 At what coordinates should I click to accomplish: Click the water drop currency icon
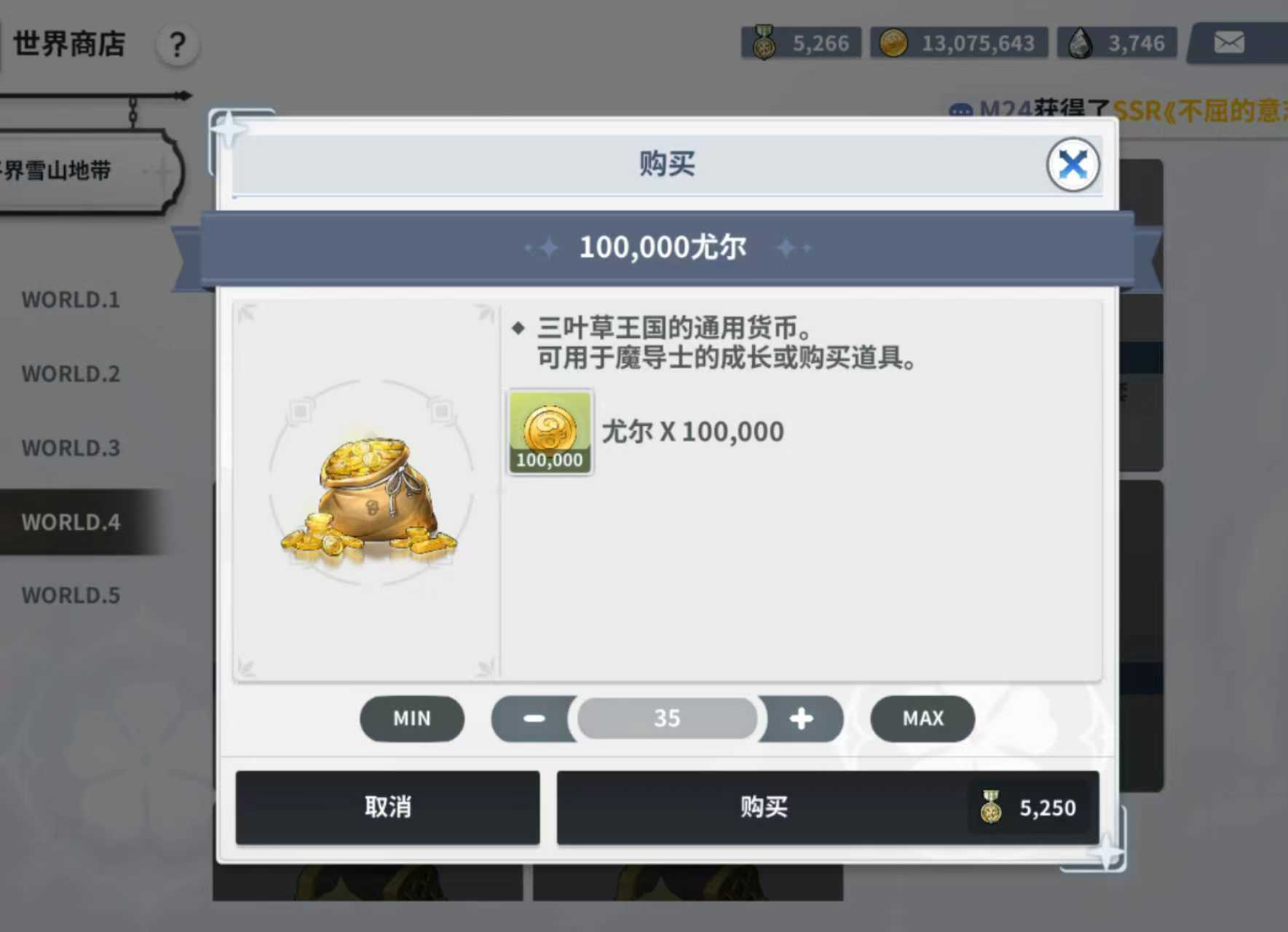[x=1080, y=42]
